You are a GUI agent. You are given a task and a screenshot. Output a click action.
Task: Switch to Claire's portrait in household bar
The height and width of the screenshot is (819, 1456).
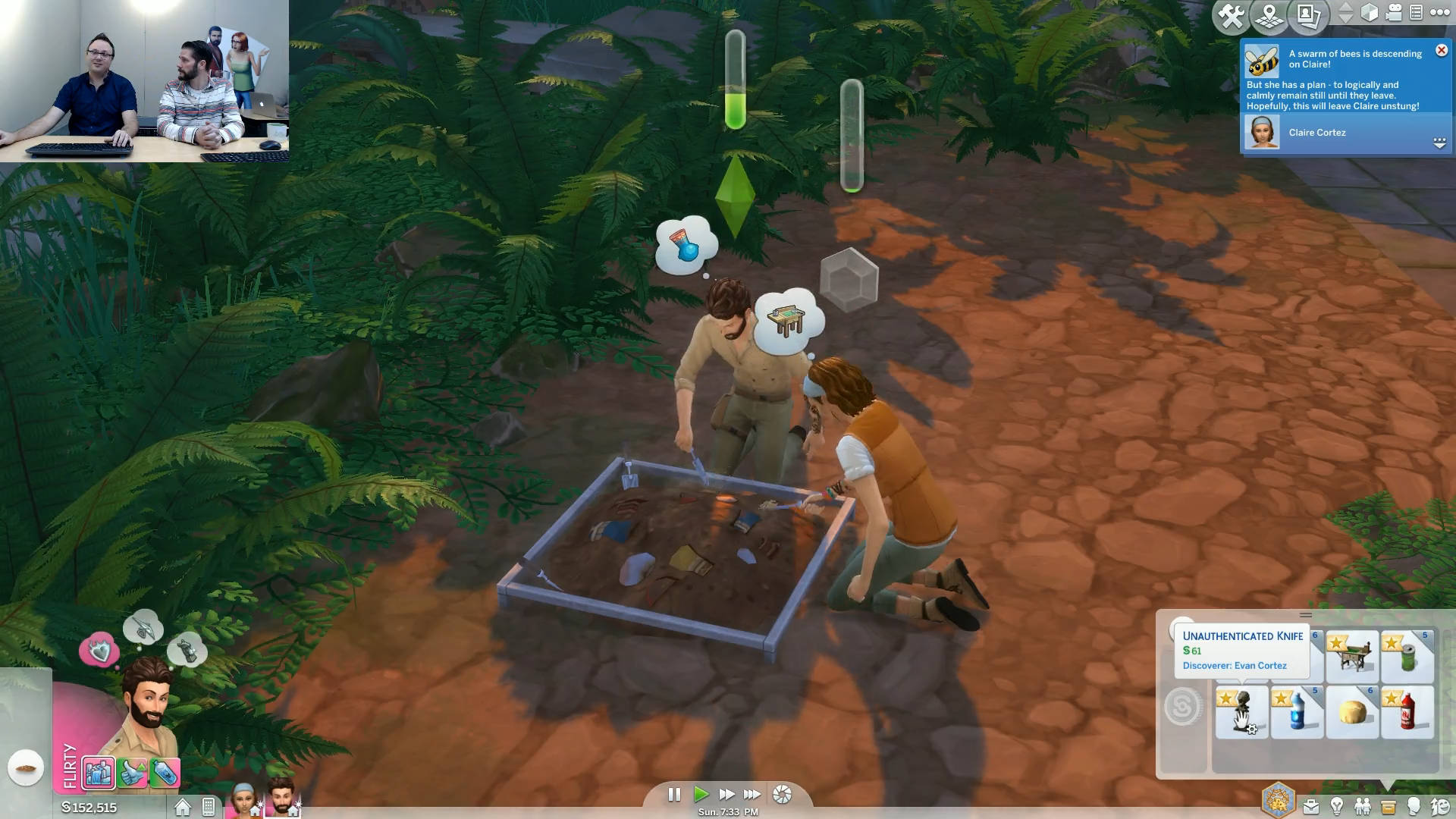(243, 799)
